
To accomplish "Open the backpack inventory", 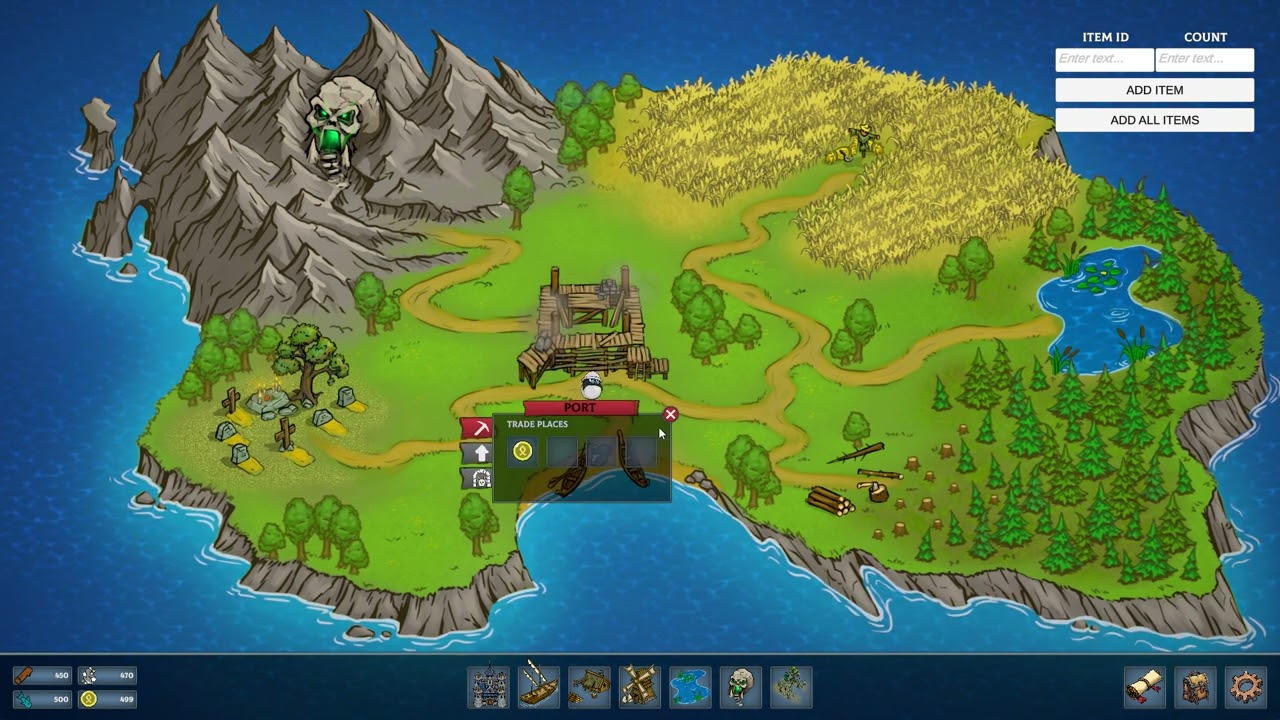I will coord(1195,687).
